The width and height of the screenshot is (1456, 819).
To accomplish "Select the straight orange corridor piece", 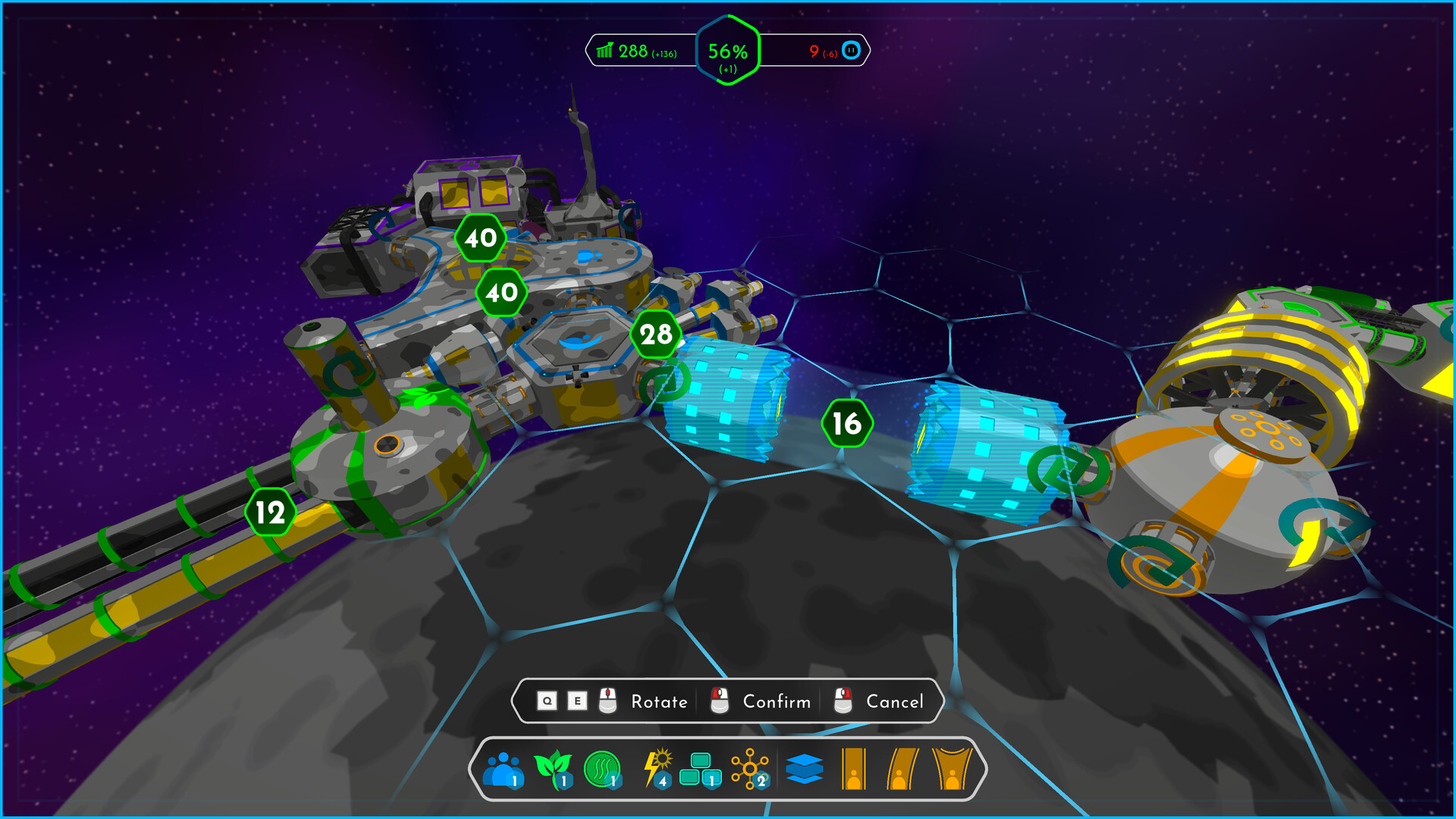I will (x=854, y=769).
